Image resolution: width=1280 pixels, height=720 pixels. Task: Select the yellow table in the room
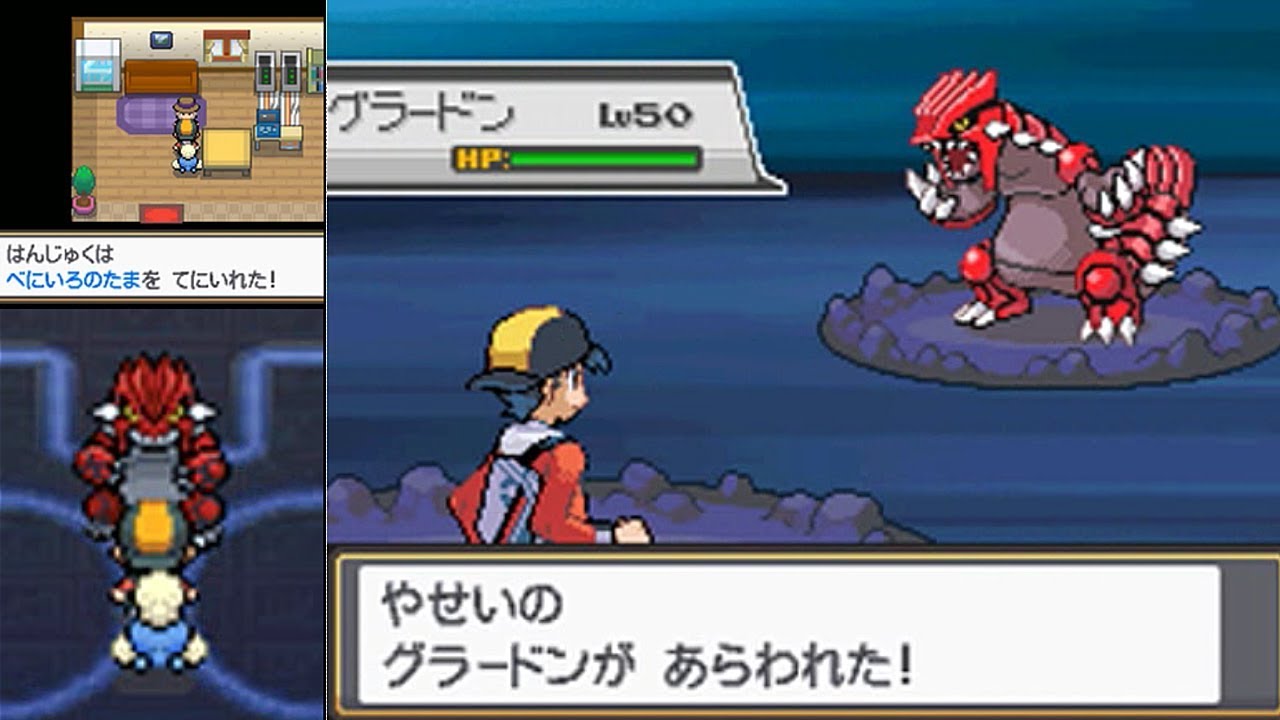227,150
